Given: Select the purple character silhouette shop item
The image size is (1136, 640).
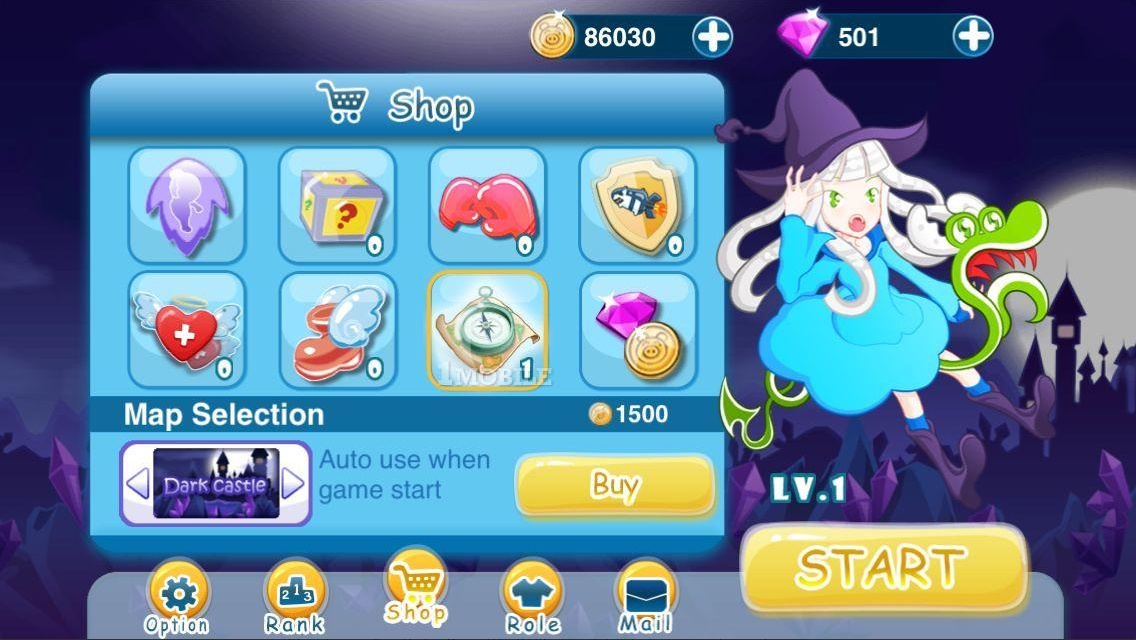Looking at the screenshot, I should (187, 204).
